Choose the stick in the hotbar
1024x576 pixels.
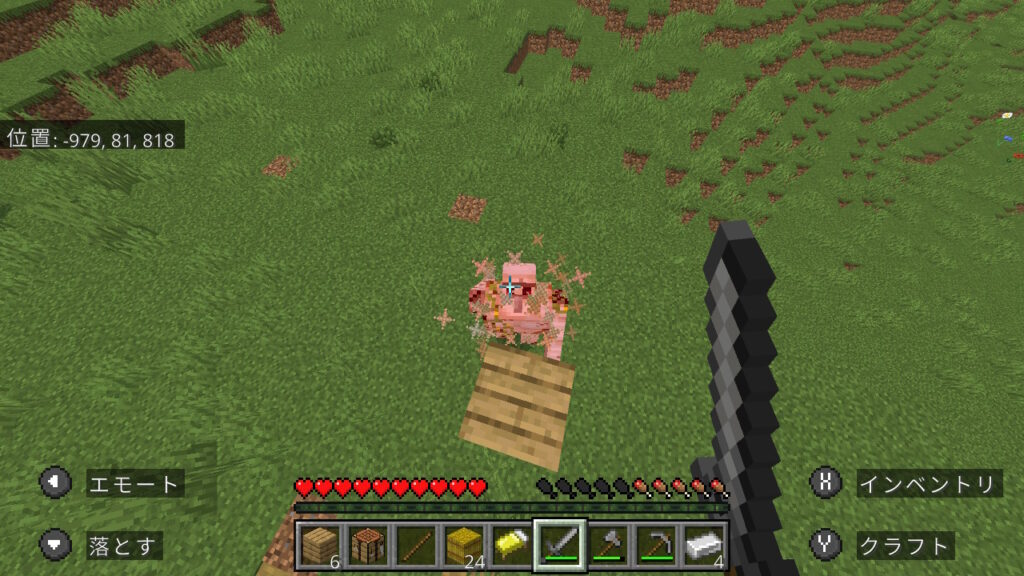(x=415, y=545)
